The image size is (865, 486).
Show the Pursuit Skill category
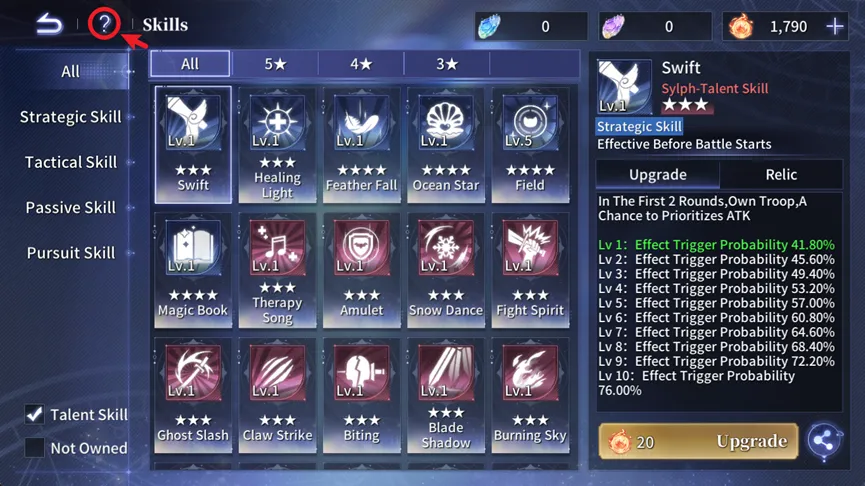[70, 253]
